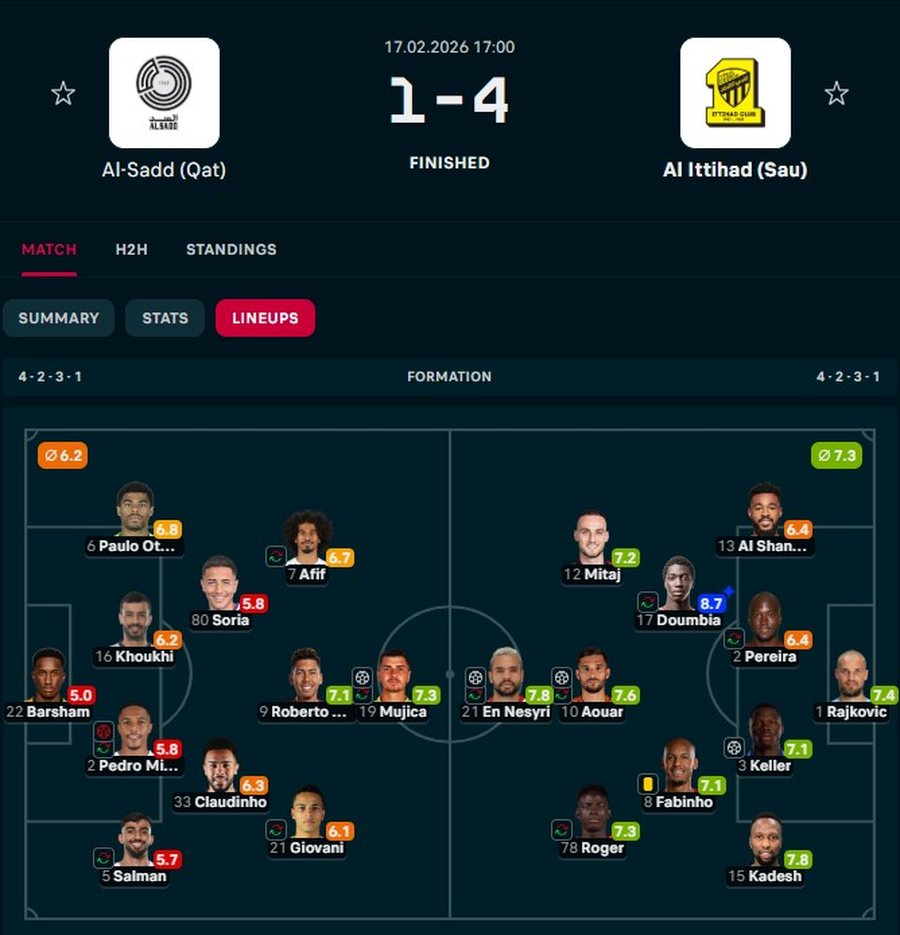Viewport: 900px width, 935px height.
Task: Open the Al Ittihad team logo
Action: pos(735,93)
